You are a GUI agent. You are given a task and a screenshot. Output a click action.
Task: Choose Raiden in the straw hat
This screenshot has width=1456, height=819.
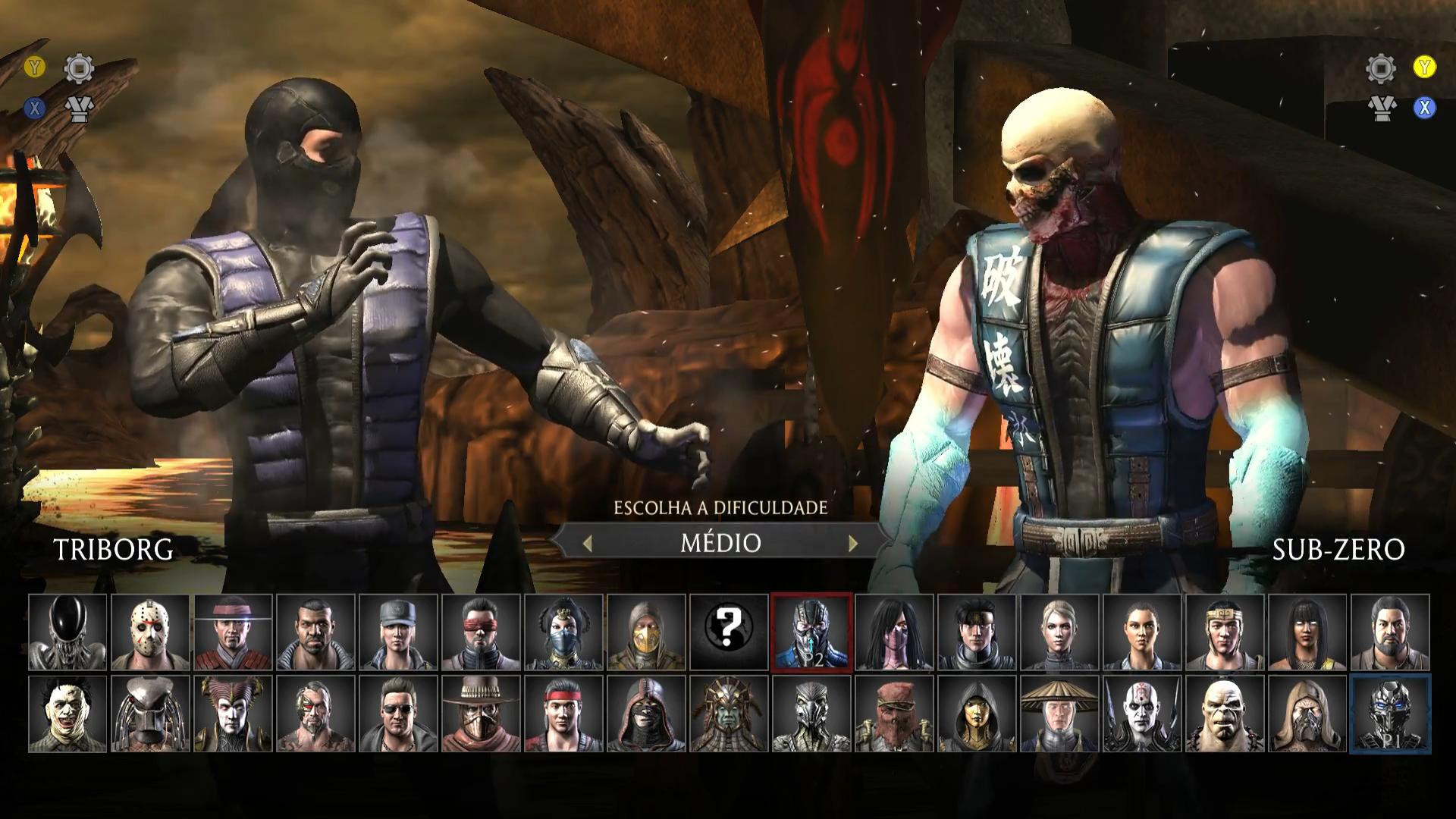click(1059, 714)
